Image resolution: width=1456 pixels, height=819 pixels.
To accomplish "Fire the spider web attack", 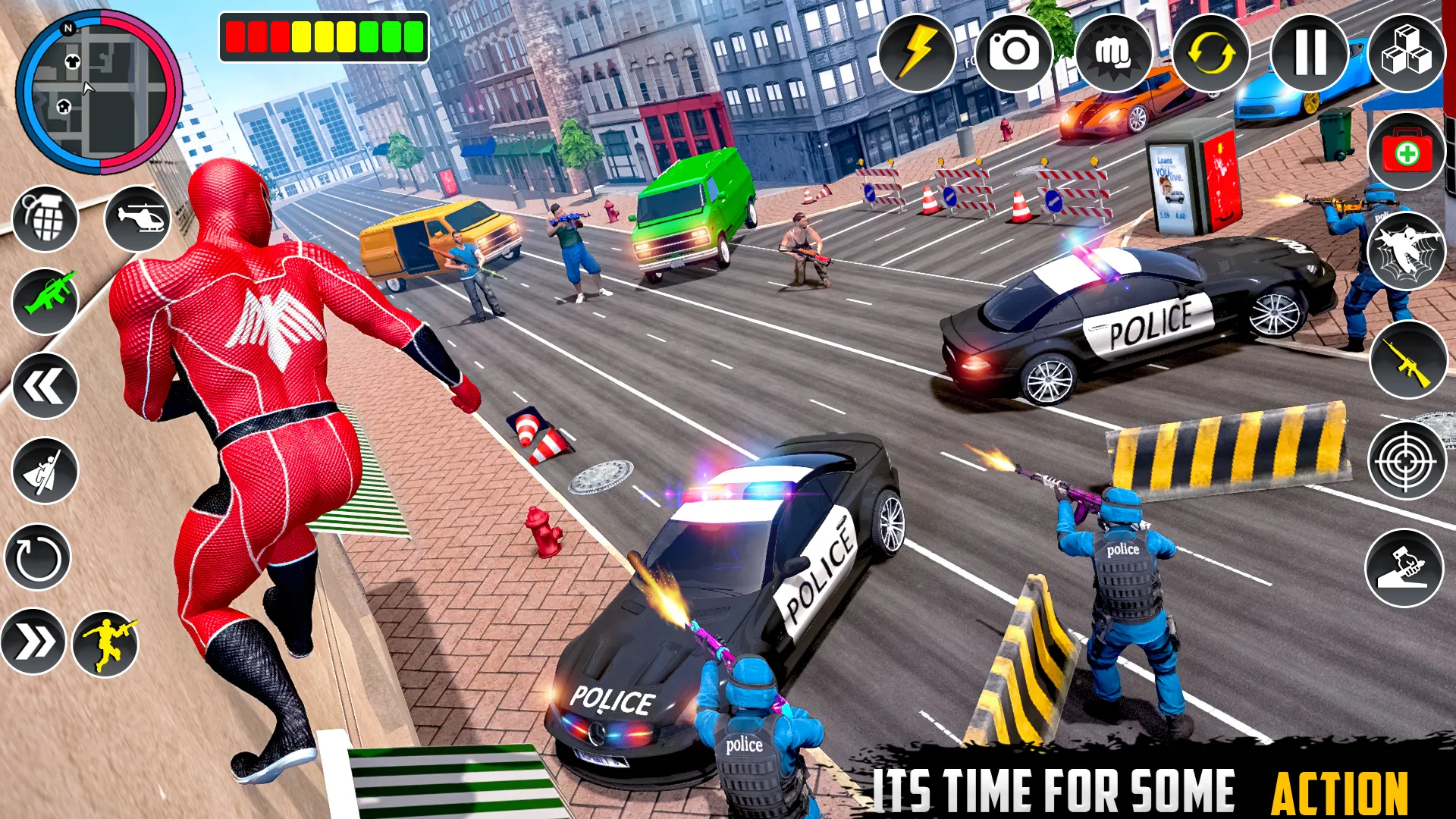I will tap(1407, 252).
